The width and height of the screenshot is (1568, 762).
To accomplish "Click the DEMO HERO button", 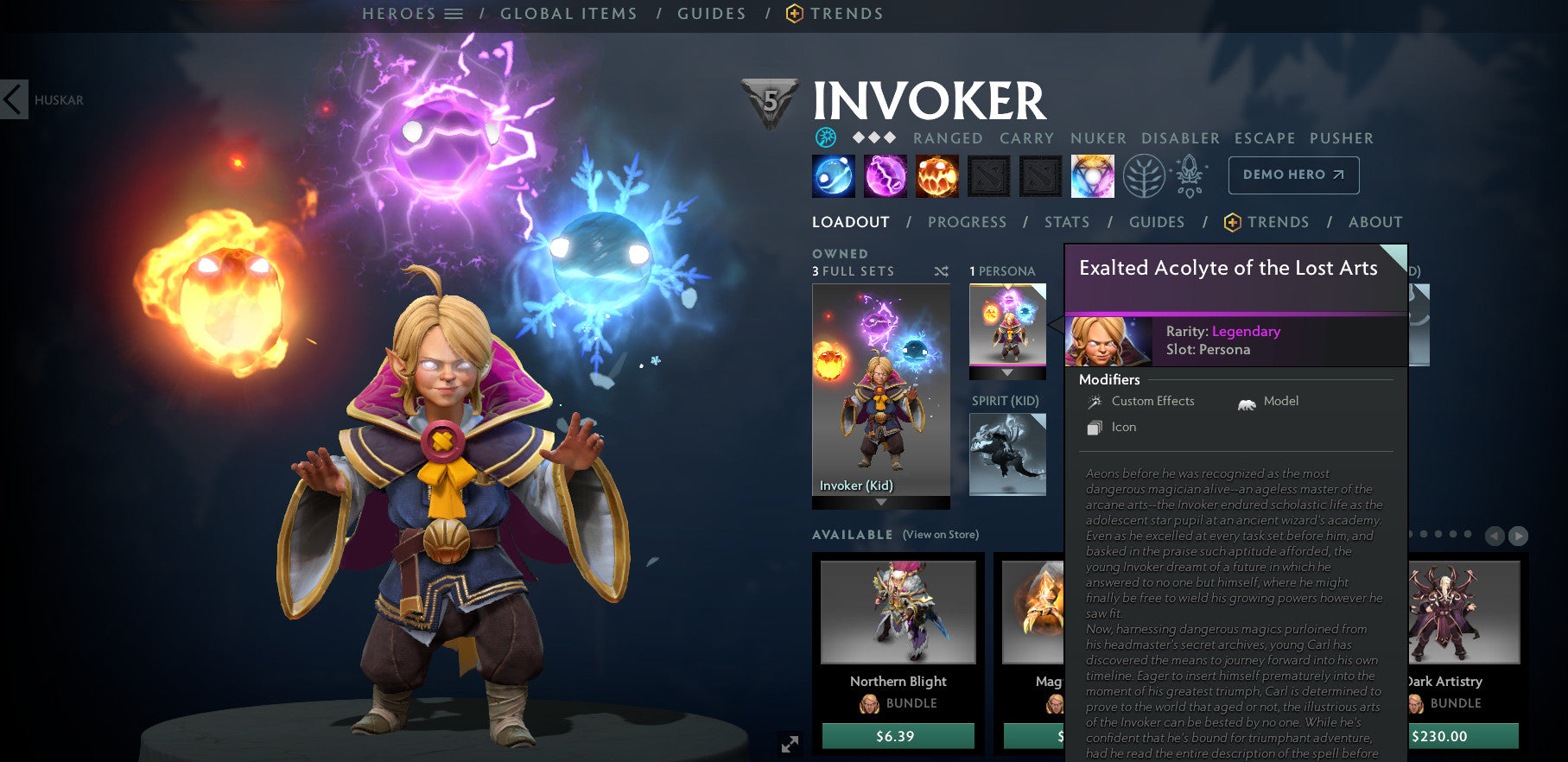I will (1292, 175).
